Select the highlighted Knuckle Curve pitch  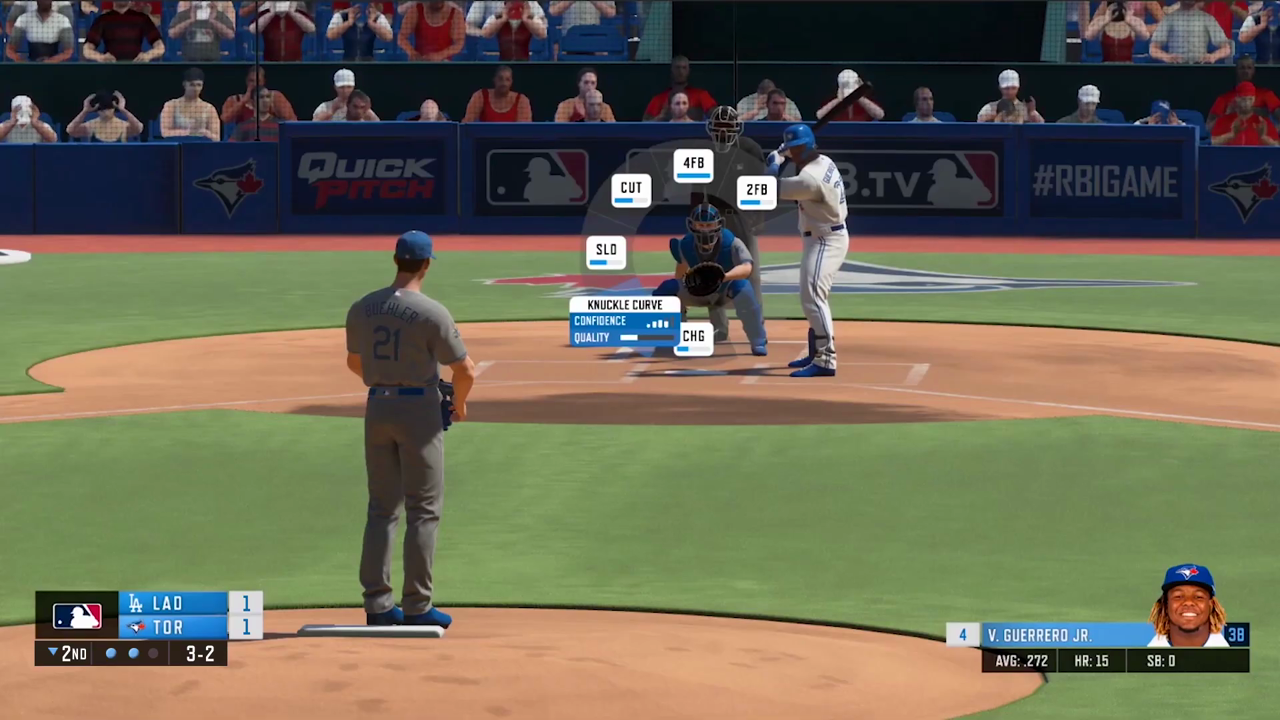pyautogui.click(x=624, y=321)
